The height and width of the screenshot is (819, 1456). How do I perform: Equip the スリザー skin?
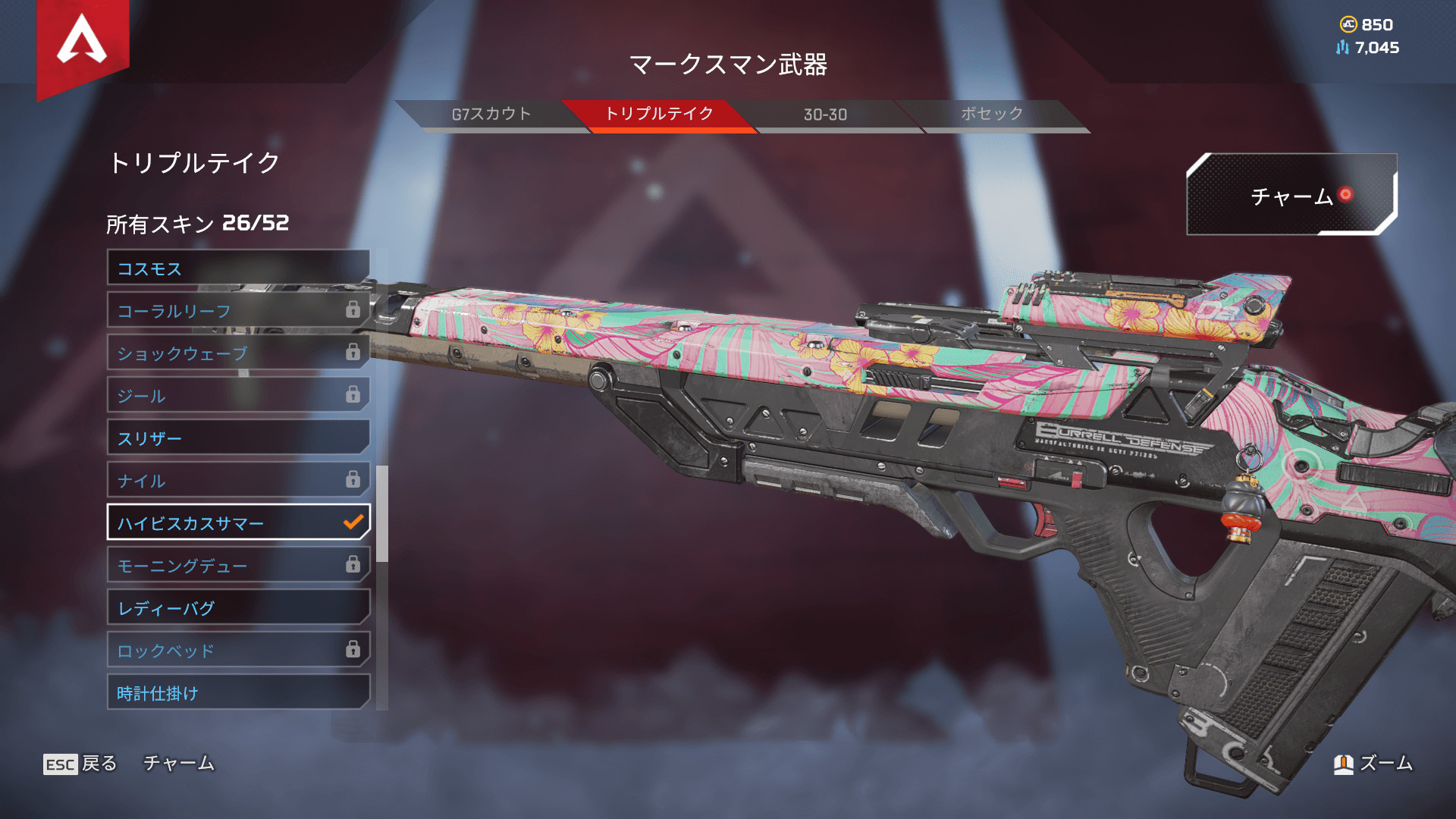[238, 438]
